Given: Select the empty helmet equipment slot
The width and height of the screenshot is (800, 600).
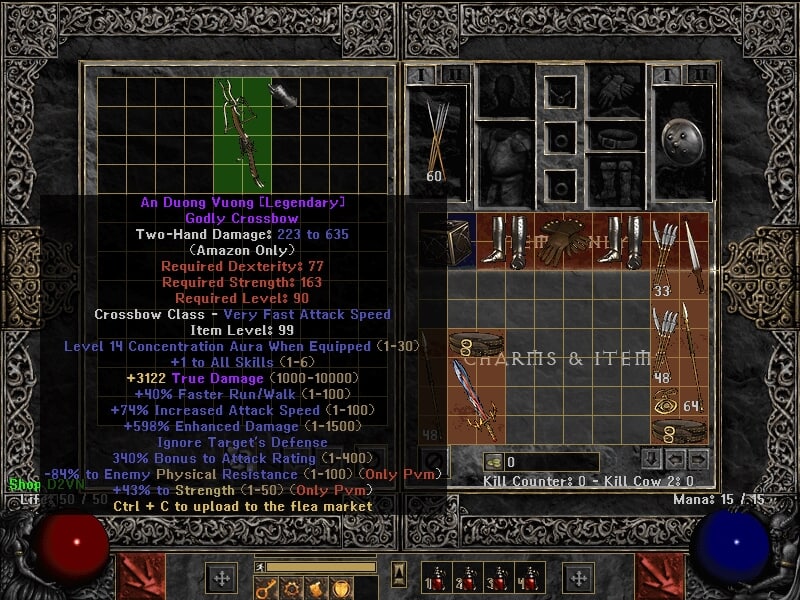Looking at the screenshot, I should point(503,90).
